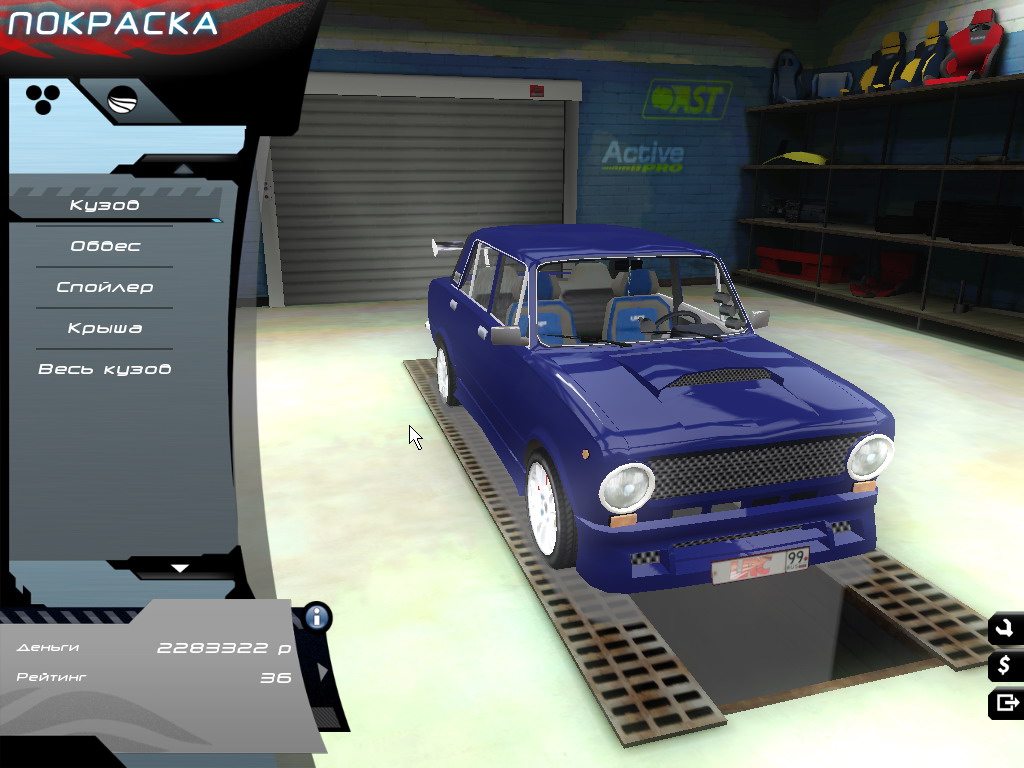Expand the money panel side arrow
Image resolution: width=1024 pixels, height=768 pixels.
(x=323, y=671)
